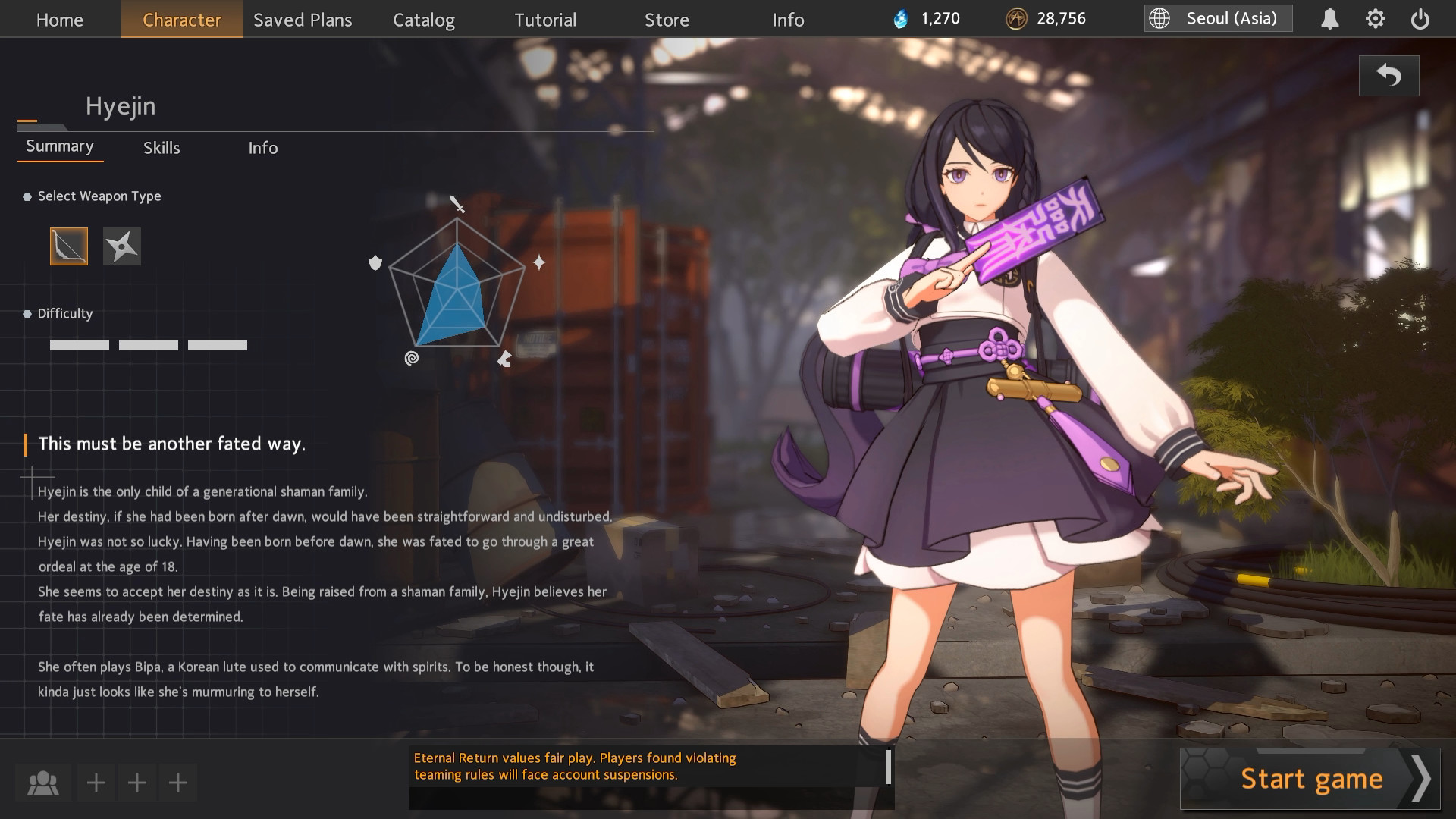
Task: Visit the Store menu
Action: tap(667, 20)
